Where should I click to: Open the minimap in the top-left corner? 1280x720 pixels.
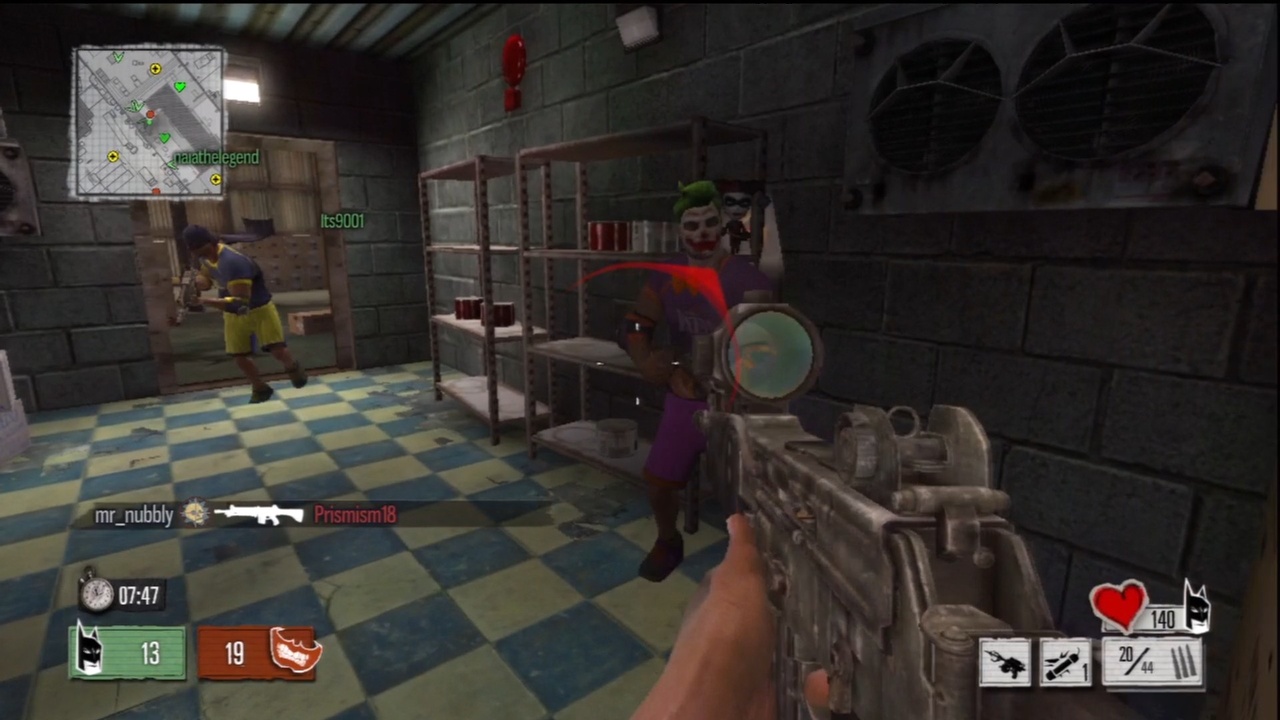click(150, 118)
